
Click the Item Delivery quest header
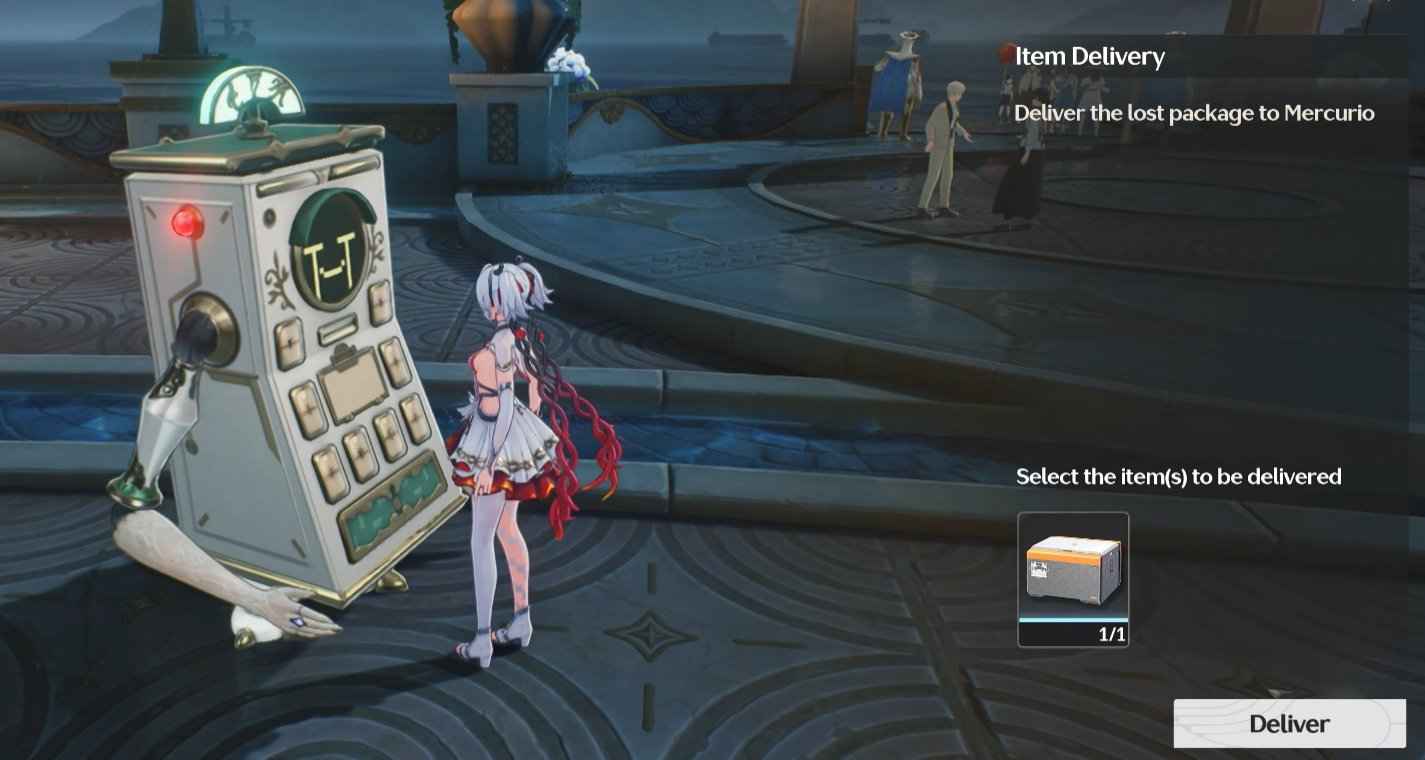[x=1090, y=56]
